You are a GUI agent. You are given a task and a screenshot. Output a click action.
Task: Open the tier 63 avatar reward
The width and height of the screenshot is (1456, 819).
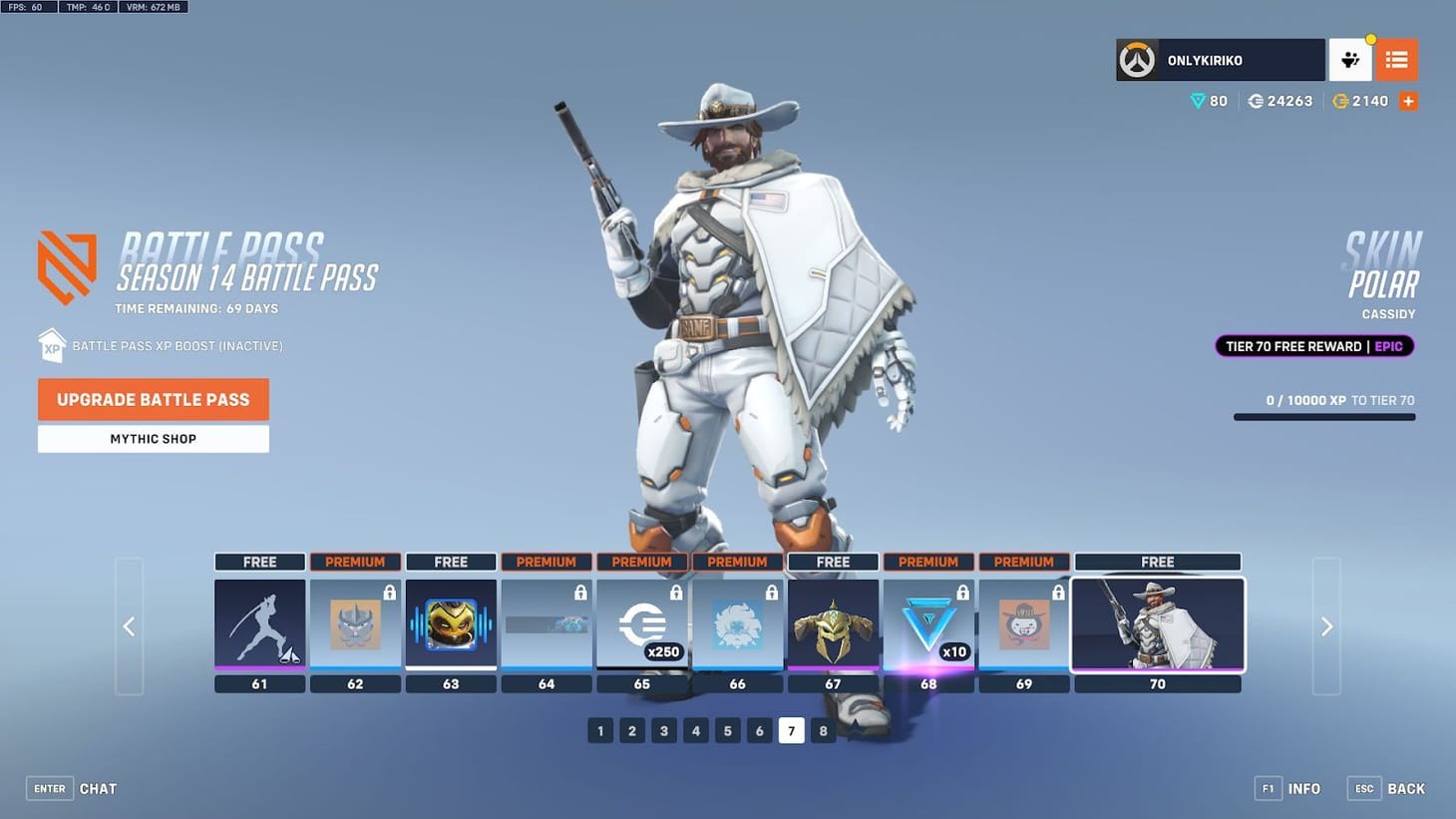451,625
